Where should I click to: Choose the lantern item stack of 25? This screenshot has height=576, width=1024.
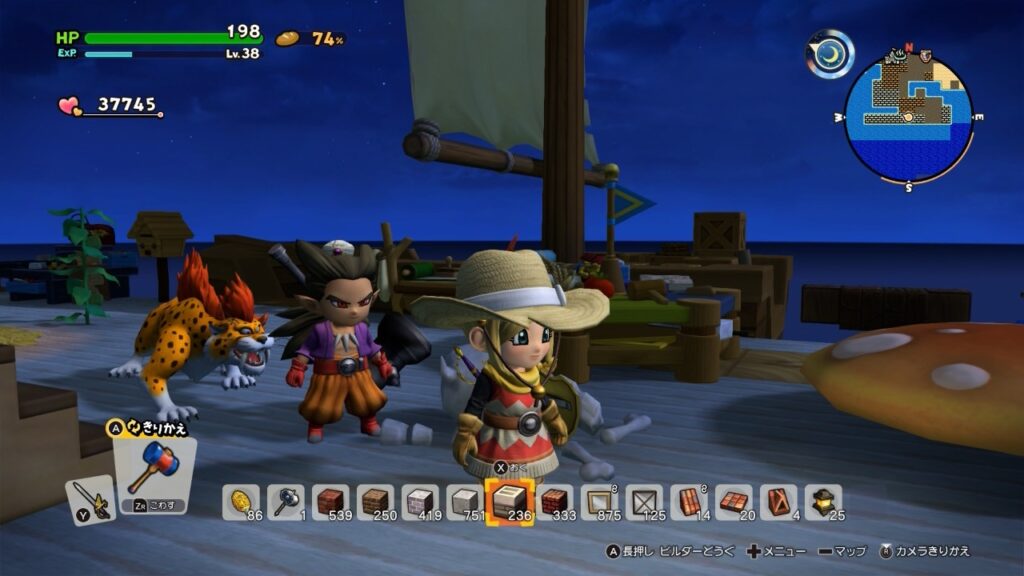tap(824, 501)
